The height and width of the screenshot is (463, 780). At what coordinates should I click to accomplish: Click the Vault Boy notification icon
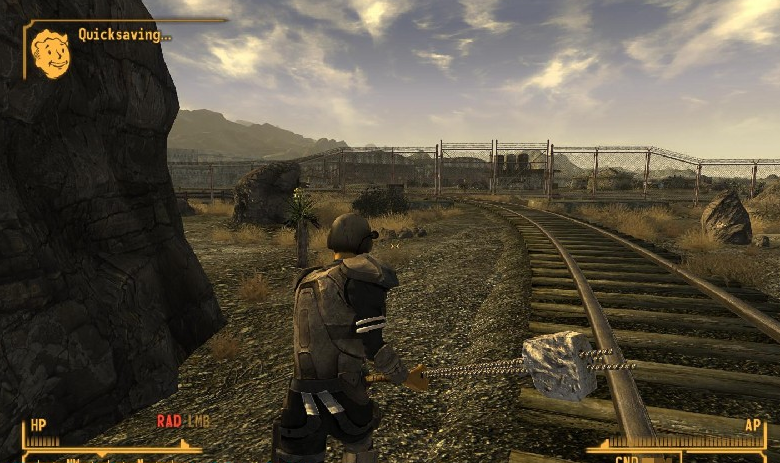pyautogui.click(x=50, y=52)
